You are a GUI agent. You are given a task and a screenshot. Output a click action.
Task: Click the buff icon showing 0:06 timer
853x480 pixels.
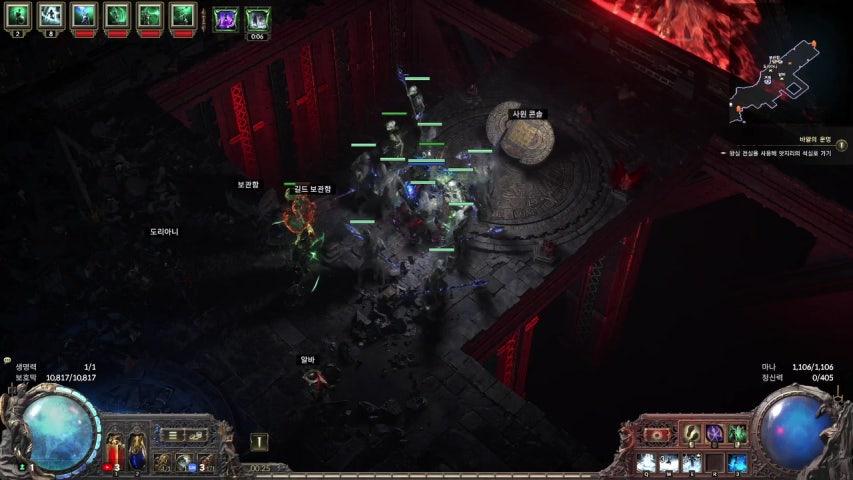pos(257,18)
